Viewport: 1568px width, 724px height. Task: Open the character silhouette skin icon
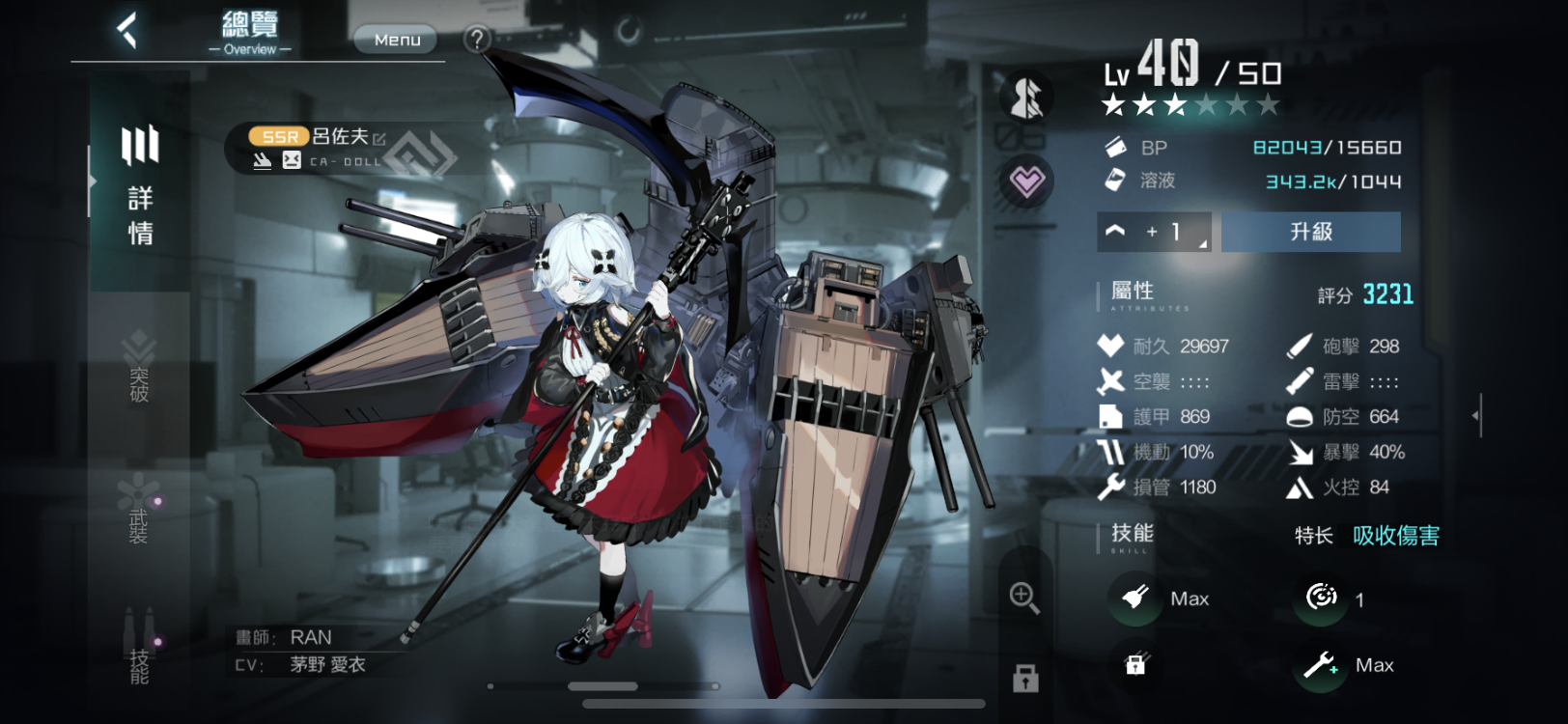click(x=1026, y=97)
